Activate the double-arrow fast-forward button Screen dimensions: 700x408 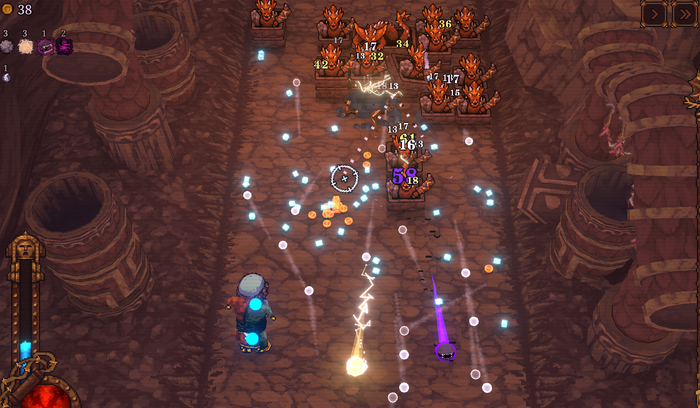pyautogui.click(x=684, y=13)
